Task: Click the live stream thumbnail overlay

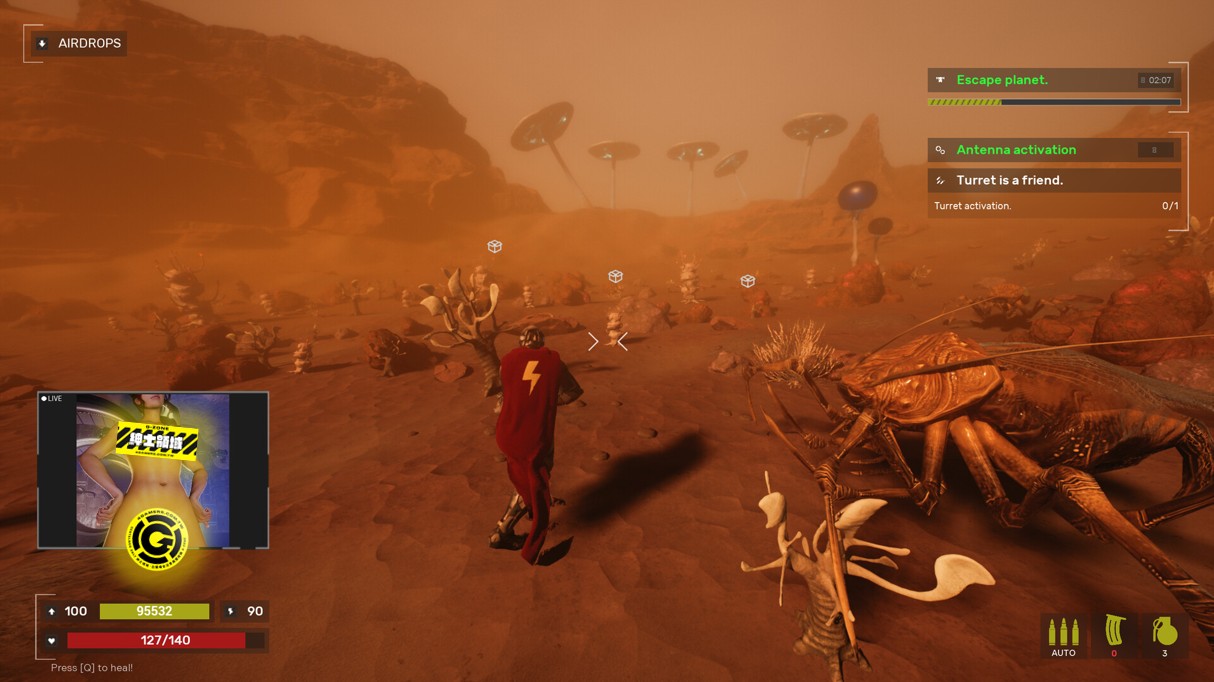Action: coord(153,470)
